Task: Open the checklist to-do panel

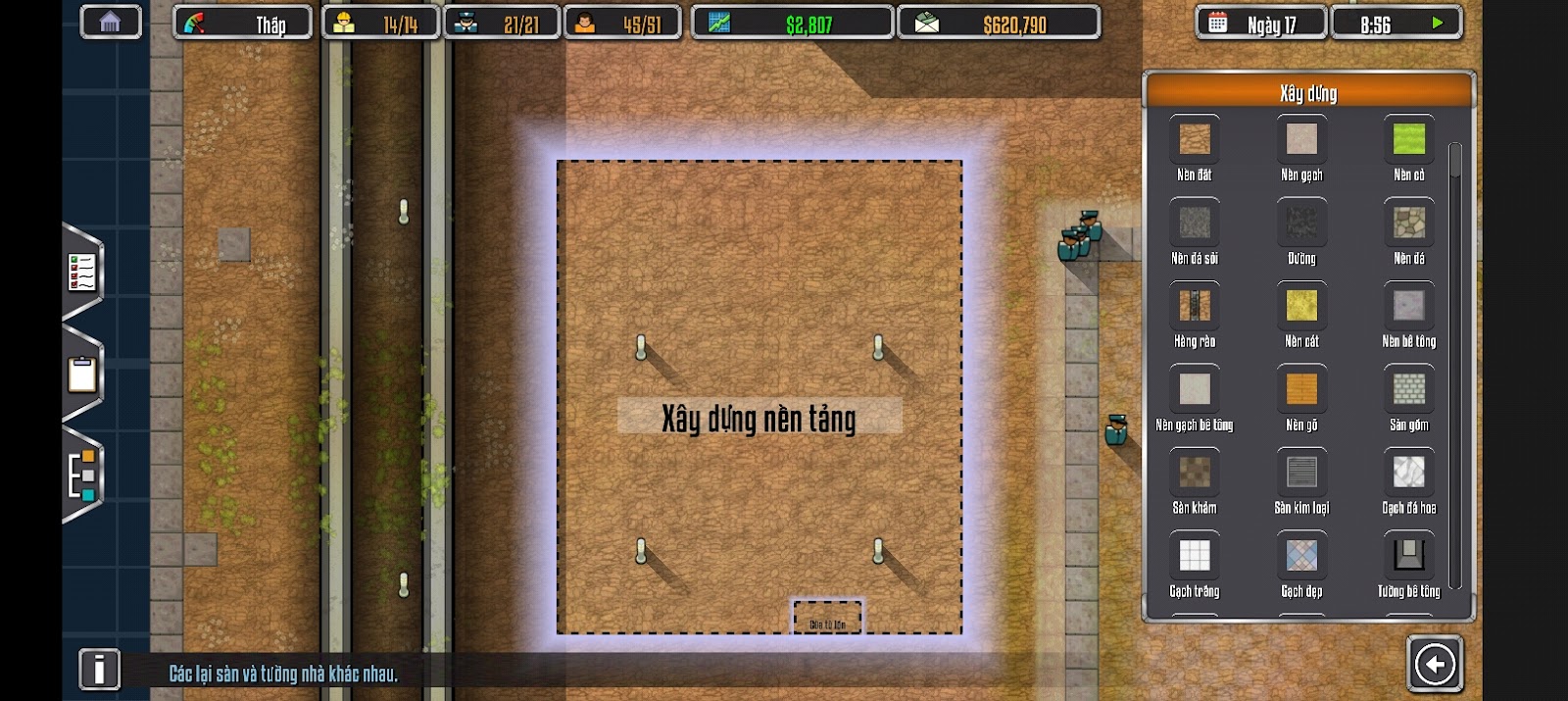Action: click(82, 273)
